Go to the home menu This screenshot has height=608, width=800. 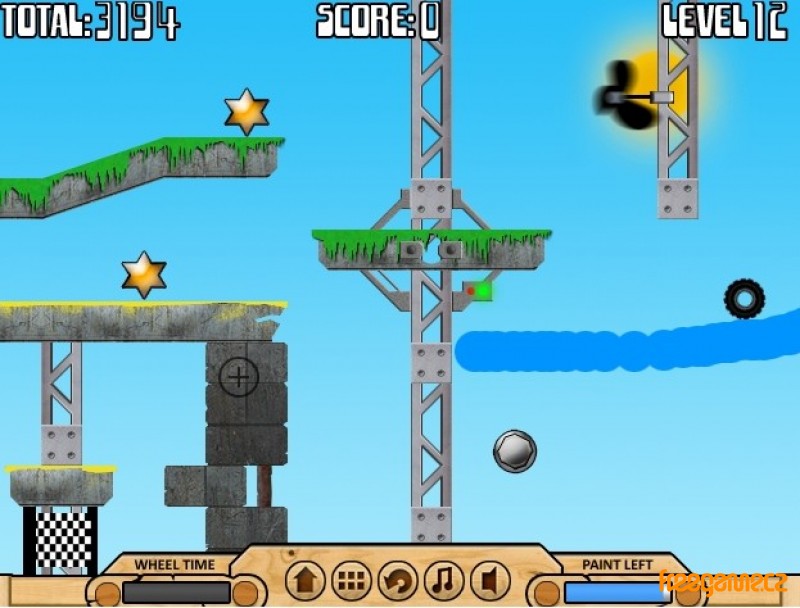pos(306,581)
